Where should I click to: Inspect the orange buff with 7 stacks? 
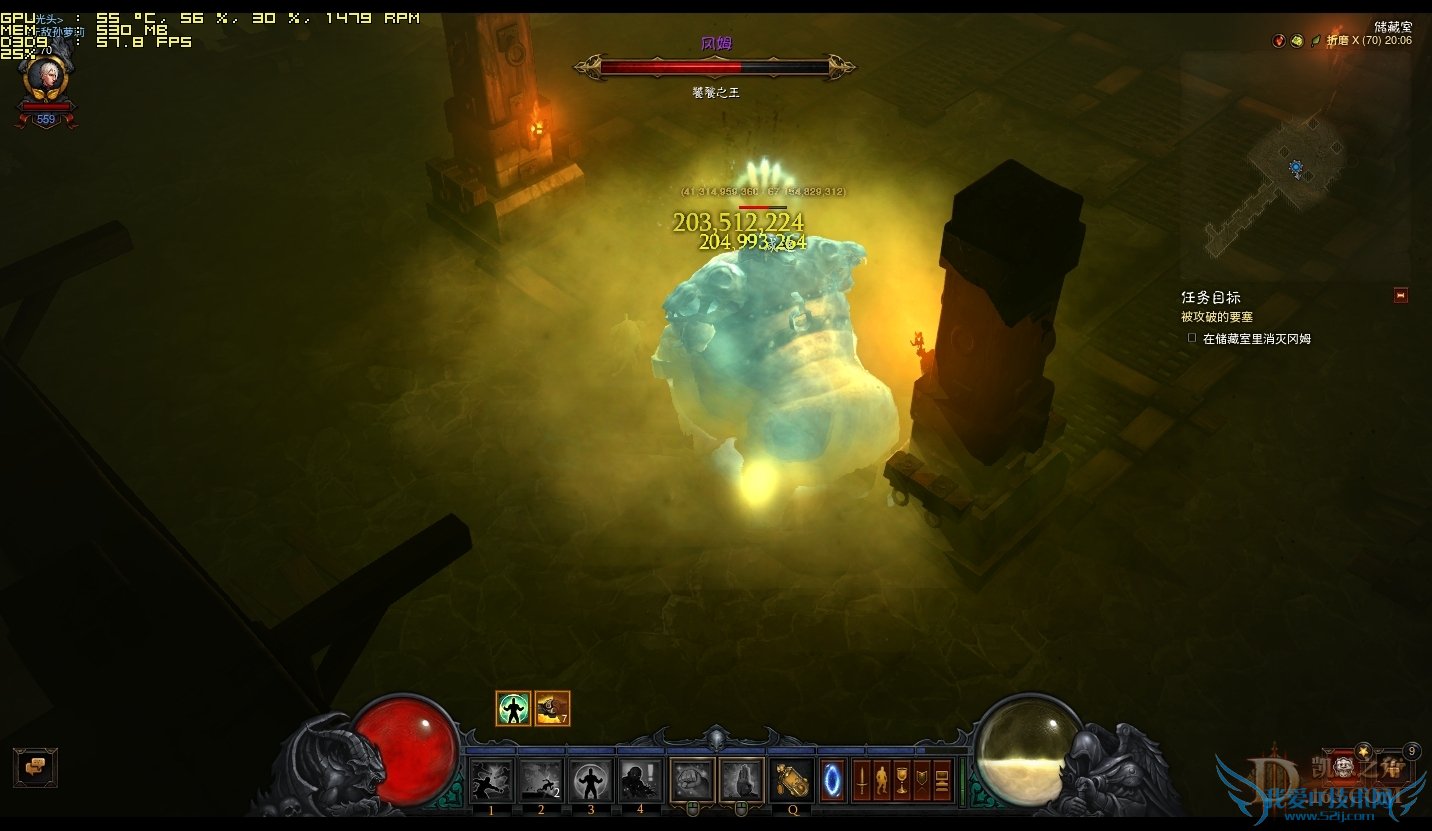[x=552, y=709]
